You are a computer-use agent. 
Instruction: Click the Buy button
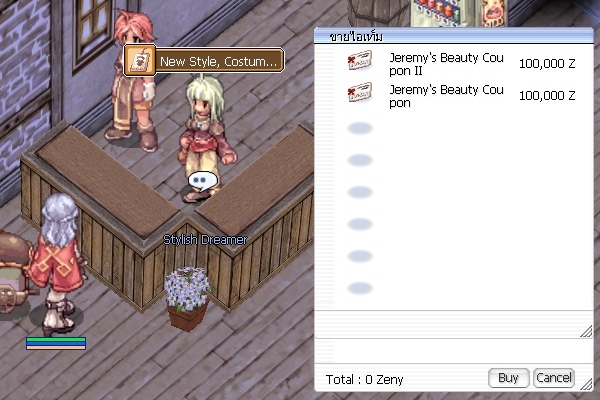[x=508, y=378]
